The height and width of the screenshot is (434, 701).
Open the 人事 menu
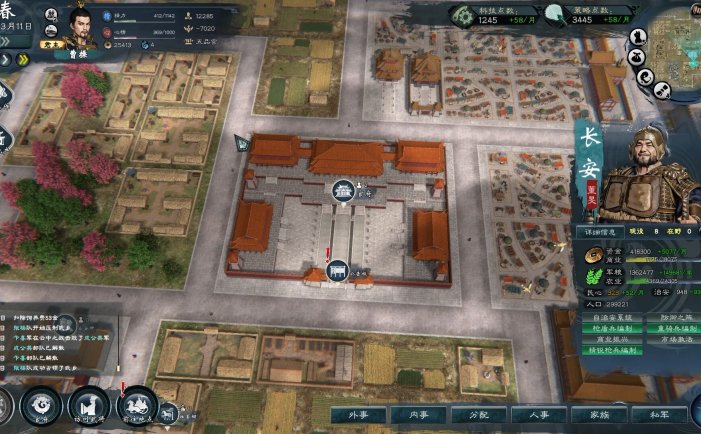point(532,413)
